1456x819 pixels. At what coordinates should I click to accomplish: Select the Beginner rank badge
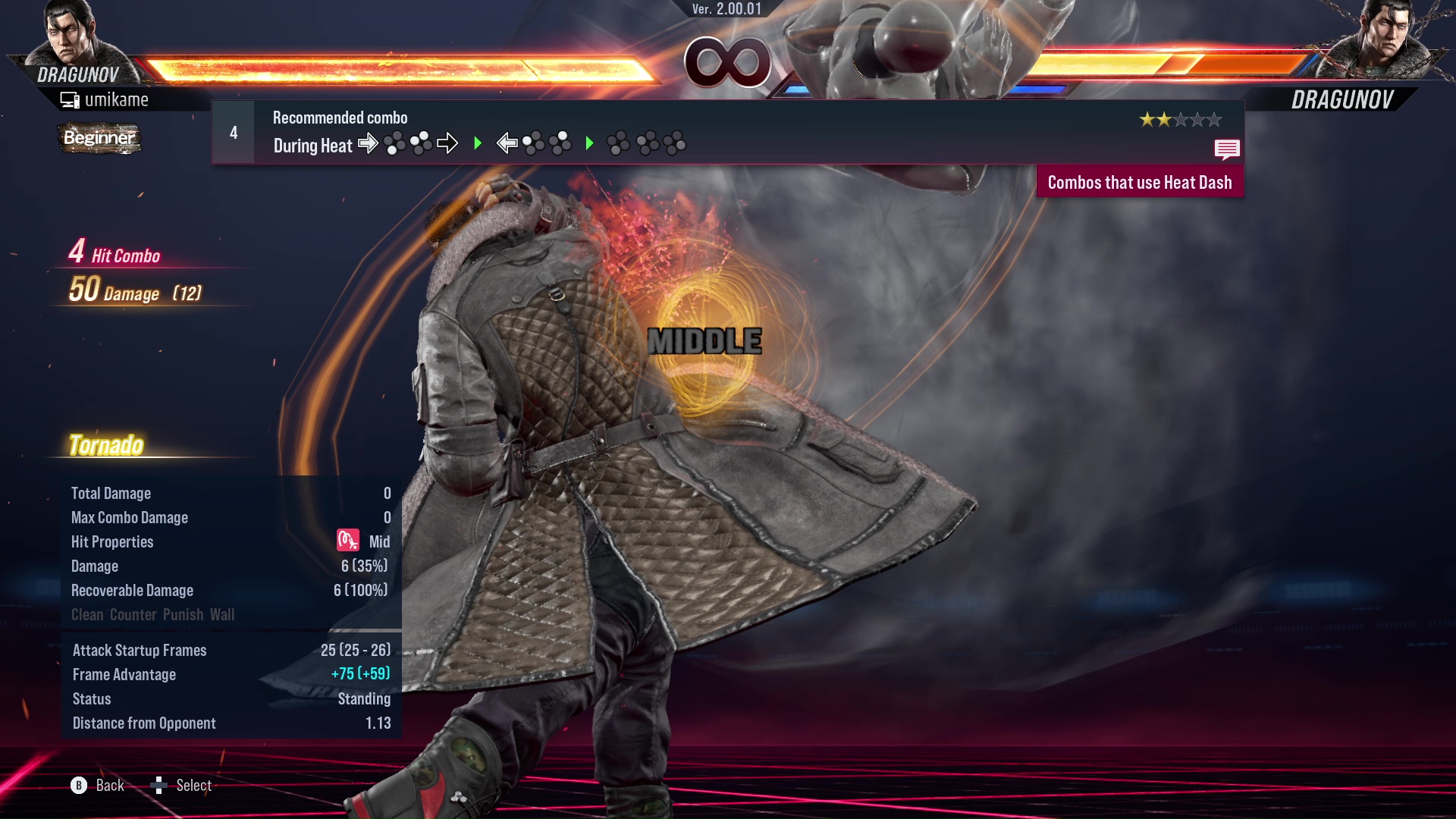pos(99,138)
